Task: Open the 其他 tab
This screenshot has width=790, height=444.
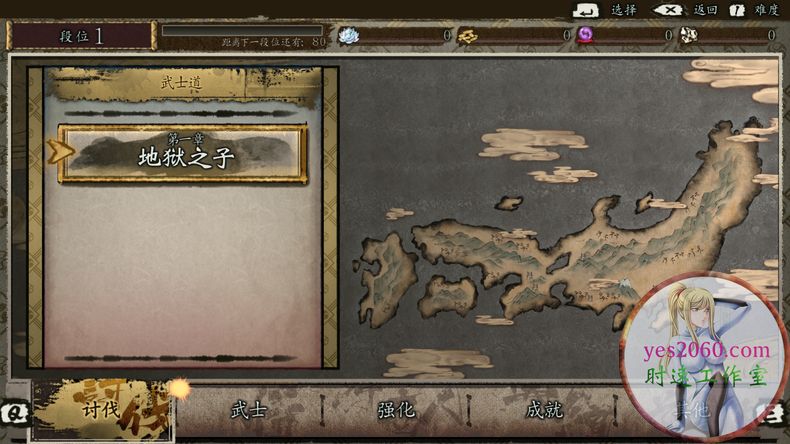Action: pos(687,411)
